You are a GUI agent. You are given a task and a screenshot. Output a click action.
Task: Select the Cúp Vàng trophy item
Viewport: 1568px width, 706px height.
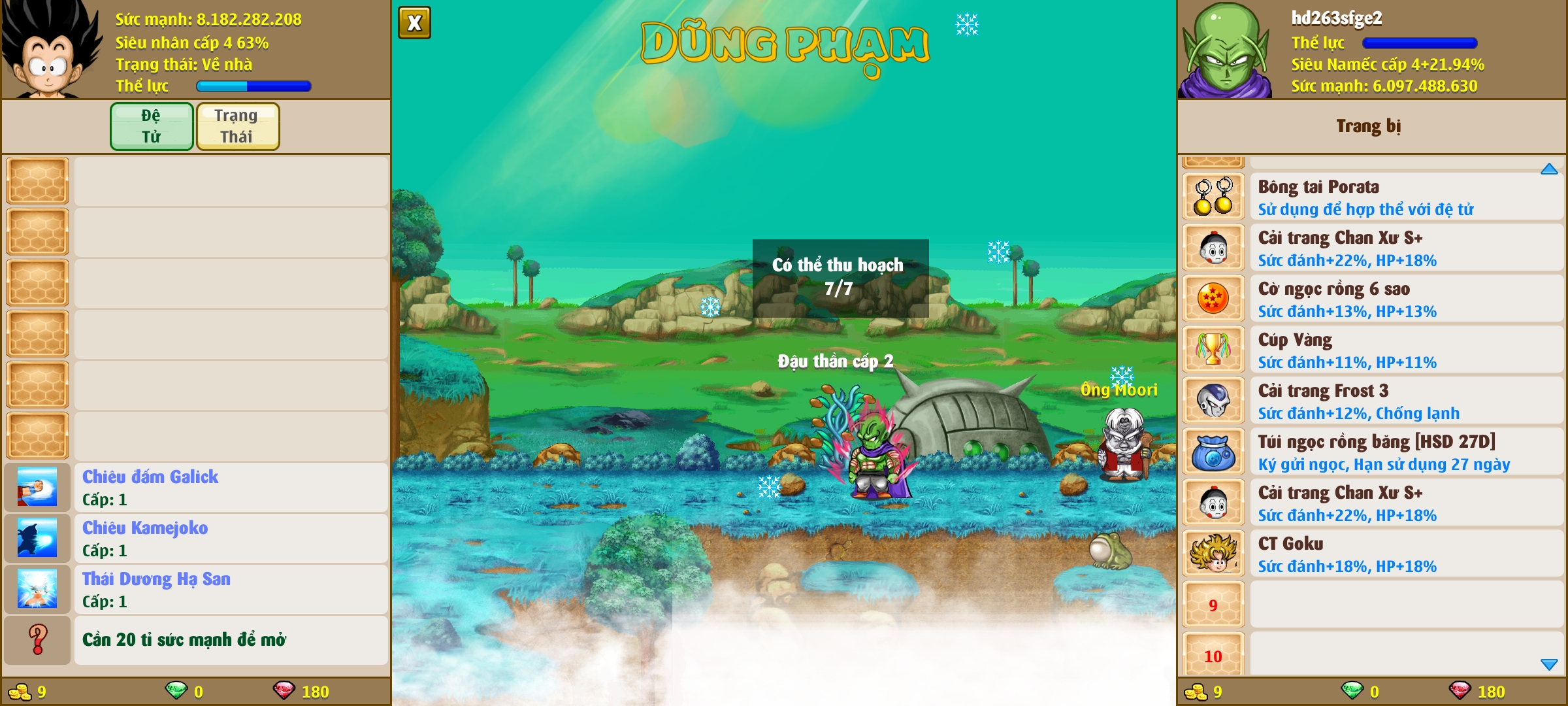tap(1372, 350)
